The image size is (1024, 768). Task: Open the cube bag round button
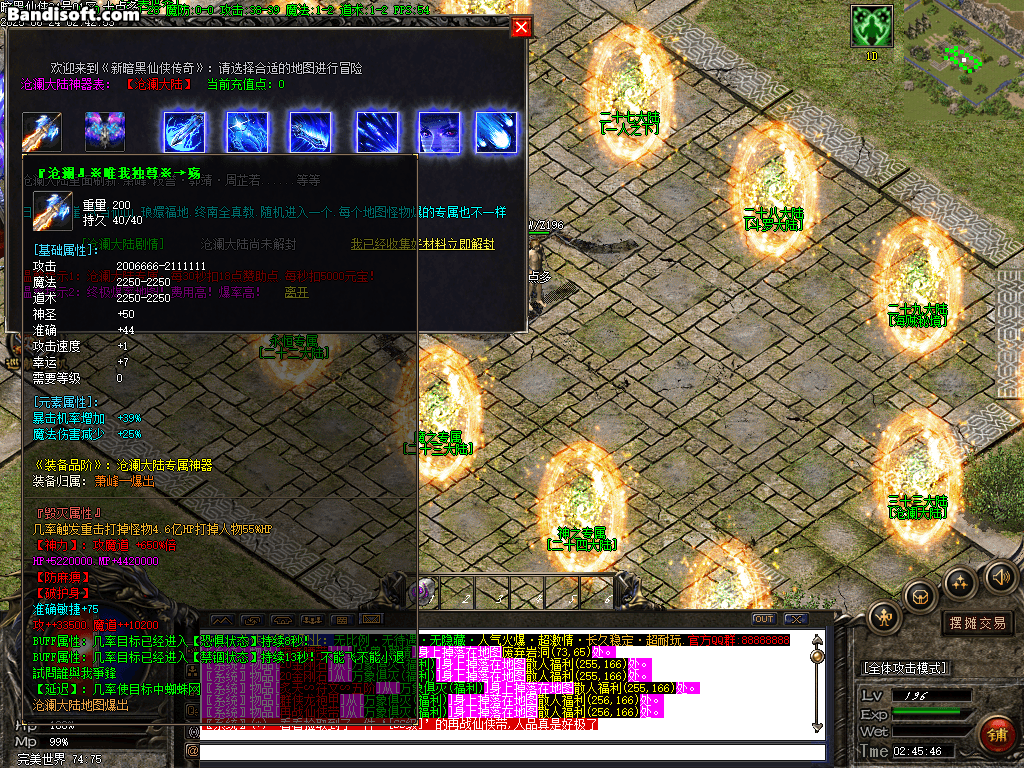[920, 597]
